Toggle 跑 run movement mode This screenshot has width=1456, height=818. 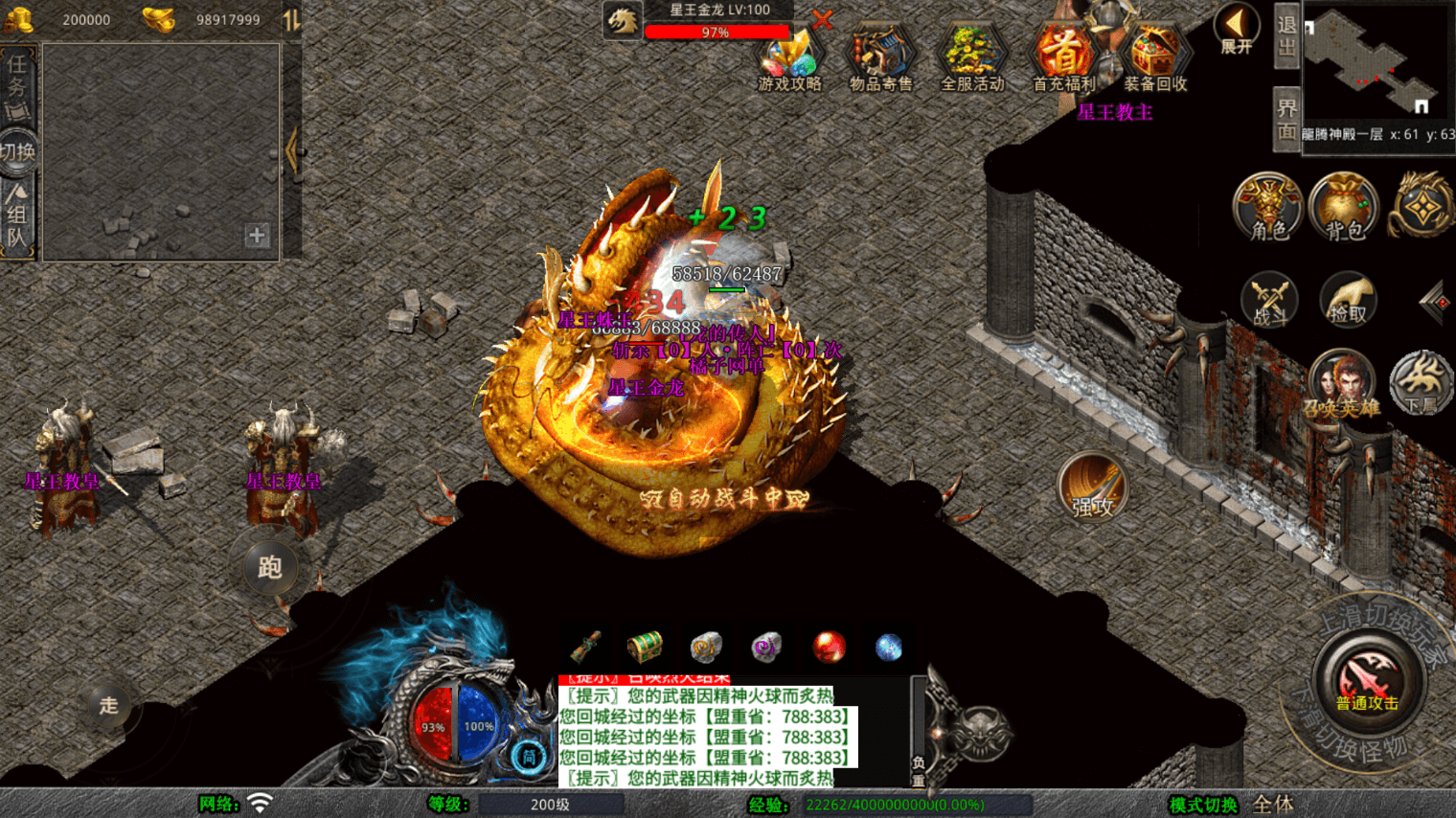pos(270,567)
